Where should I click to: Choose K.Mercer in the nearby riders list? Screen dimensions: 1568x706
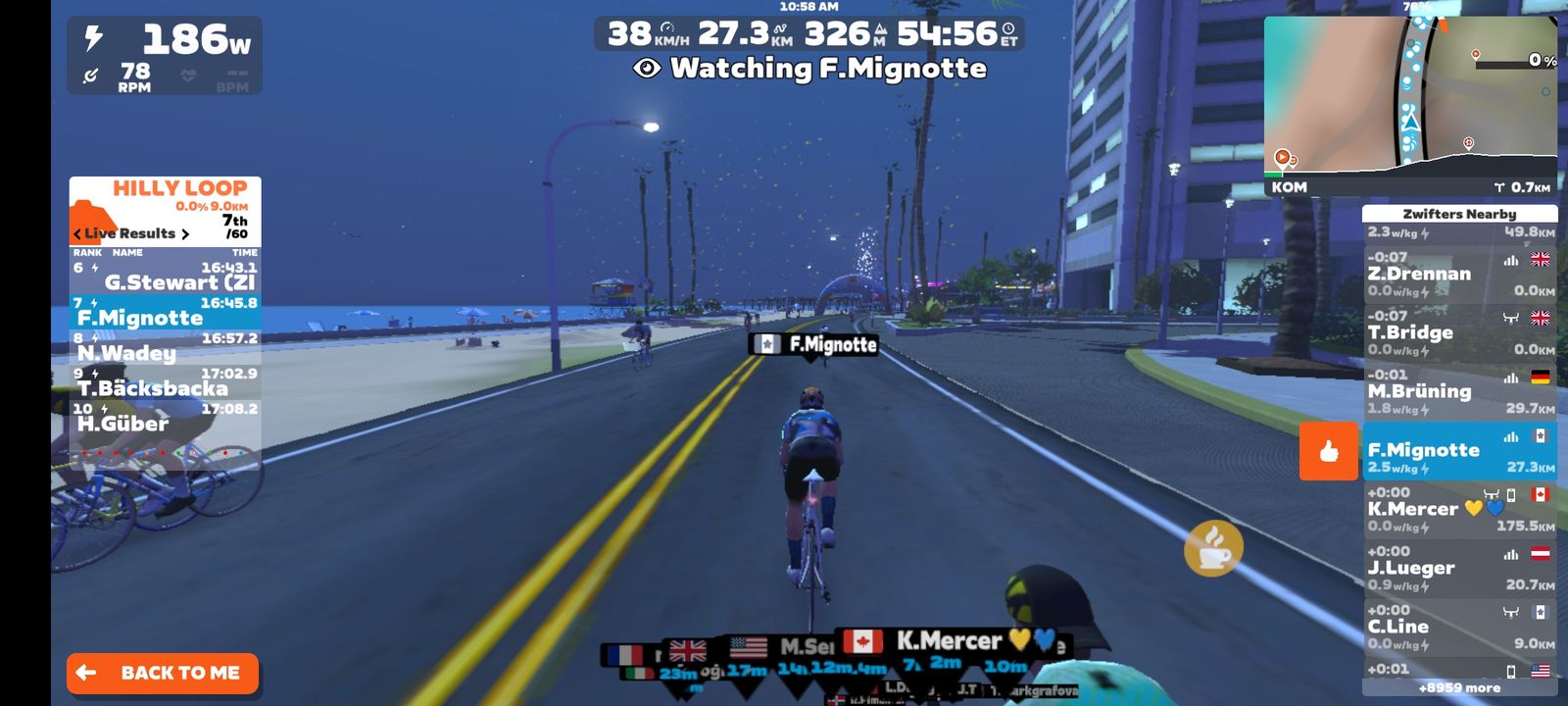pyautogui.click(x=1458, y=510)
